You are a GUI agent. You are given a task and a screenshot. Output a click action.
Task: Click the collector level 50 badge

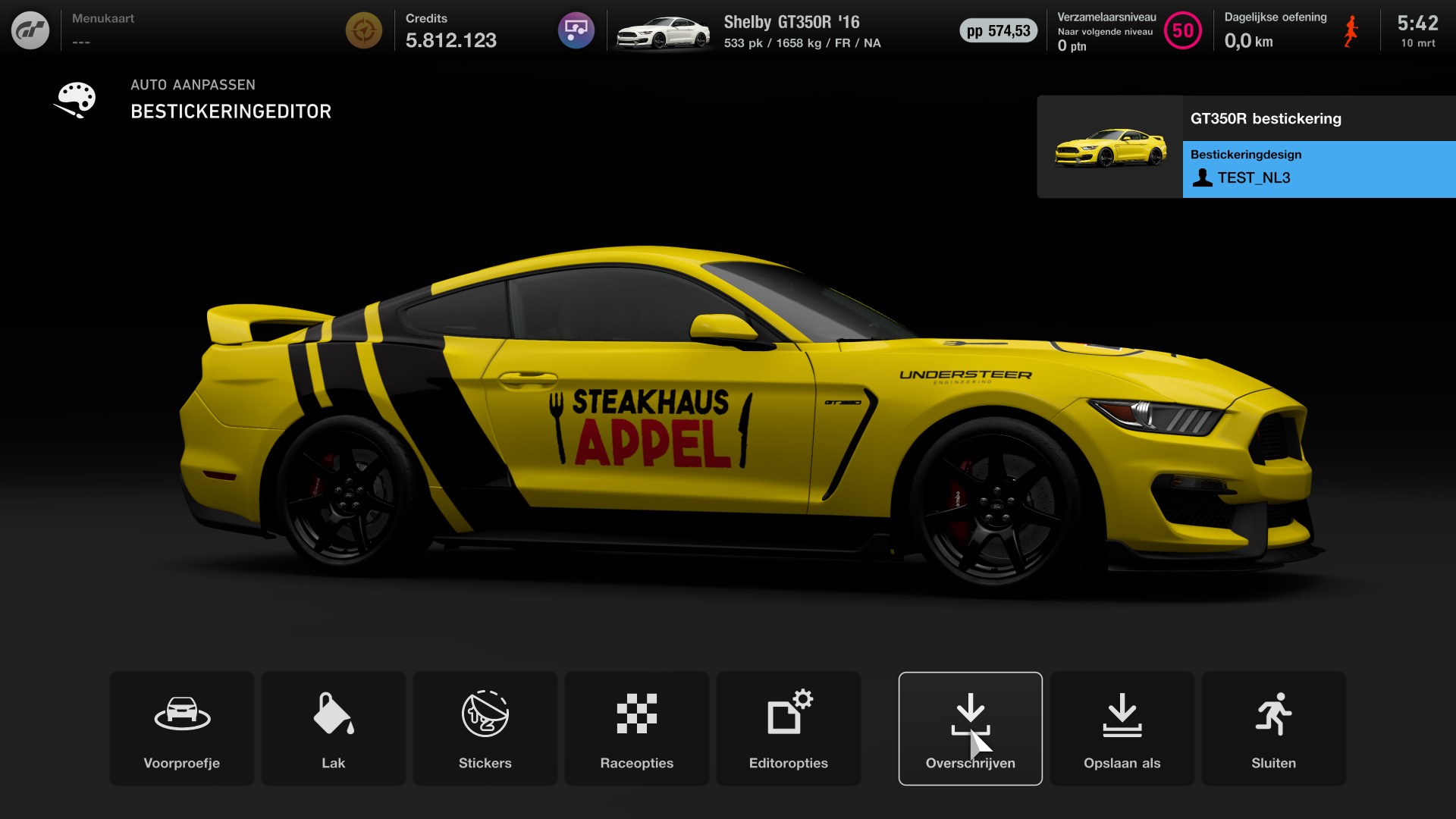[x=1181, y=31]
